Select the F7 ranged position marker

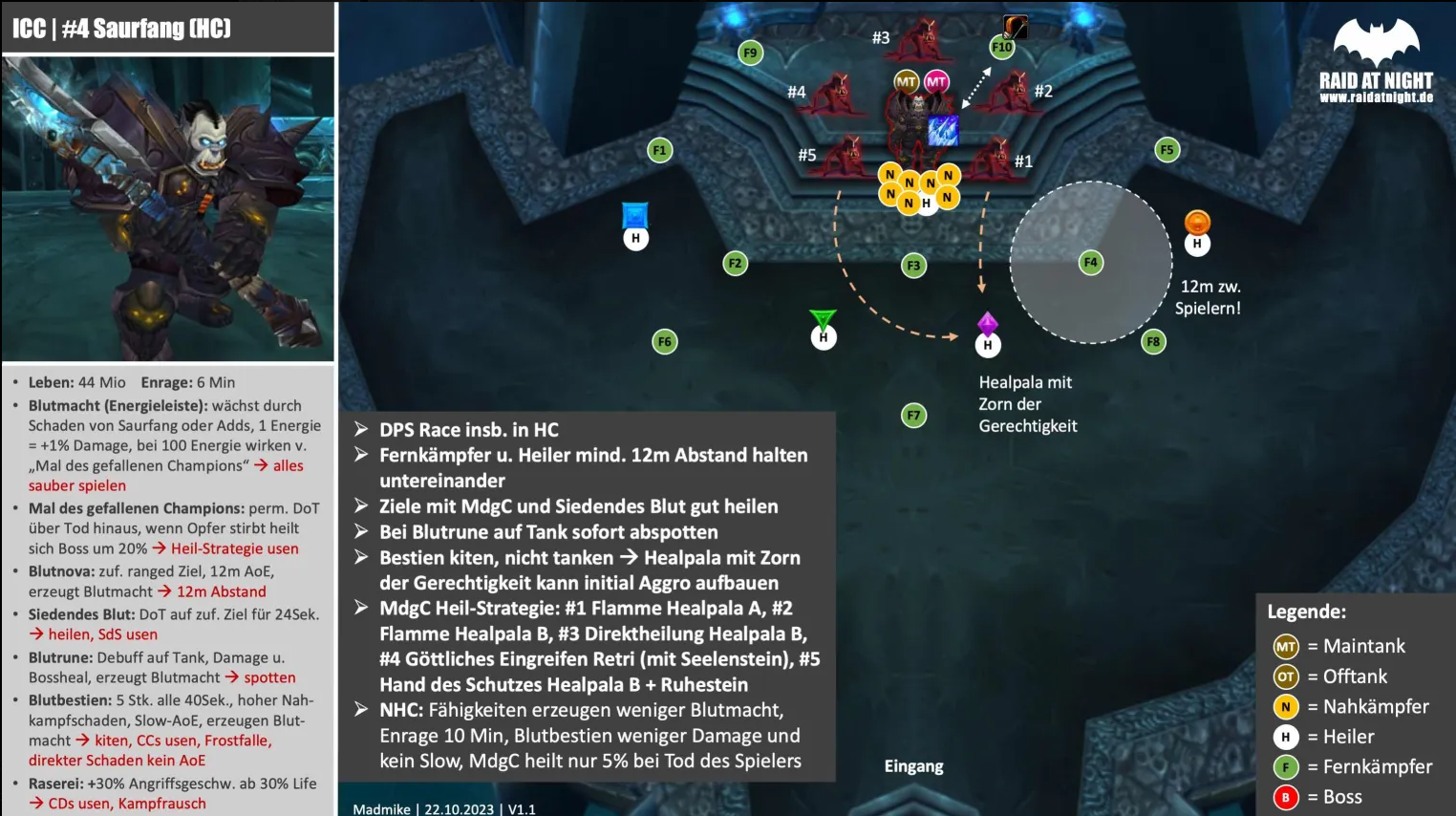pyautogui.click(x=914, y=415)
